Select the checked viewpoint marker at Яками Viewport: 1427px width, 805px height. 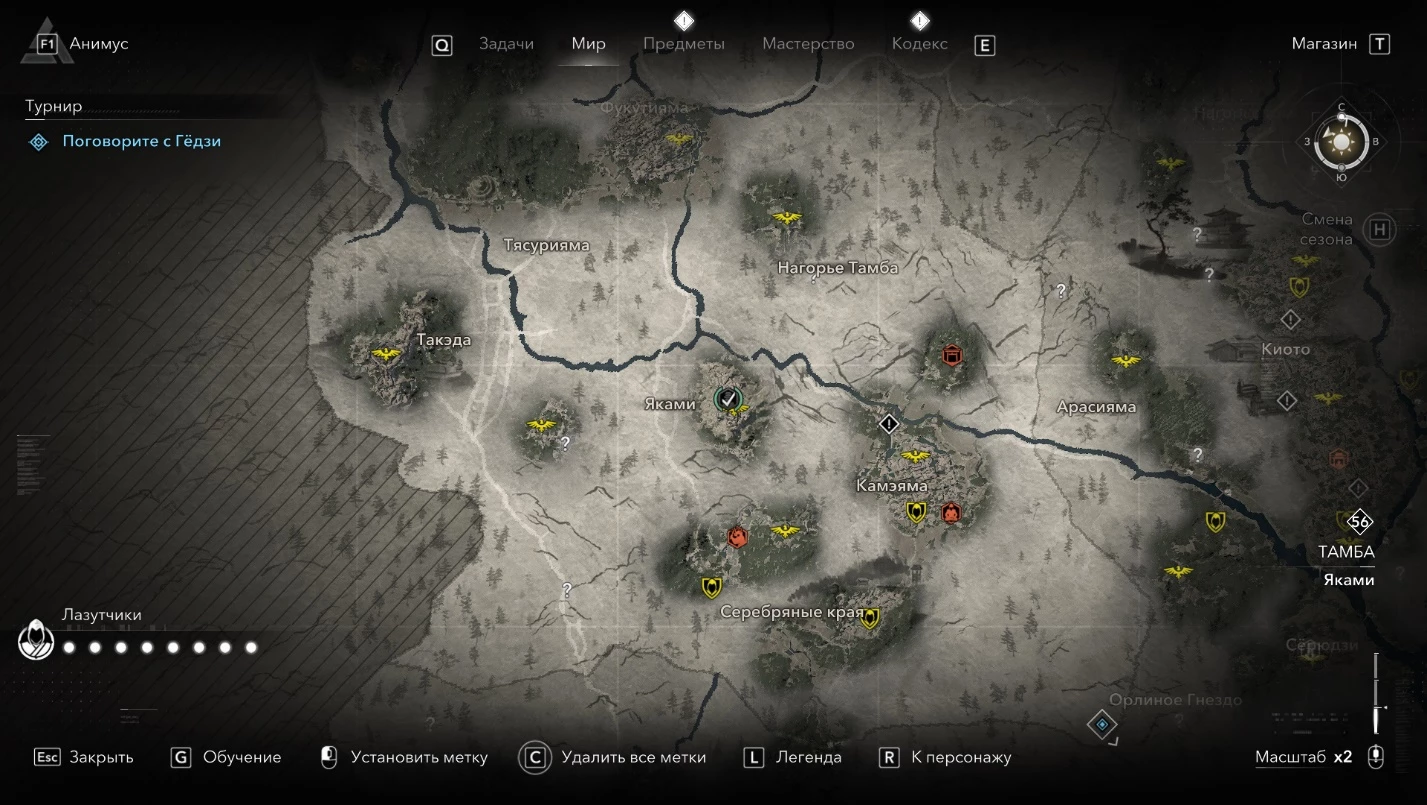click(729, 399)
